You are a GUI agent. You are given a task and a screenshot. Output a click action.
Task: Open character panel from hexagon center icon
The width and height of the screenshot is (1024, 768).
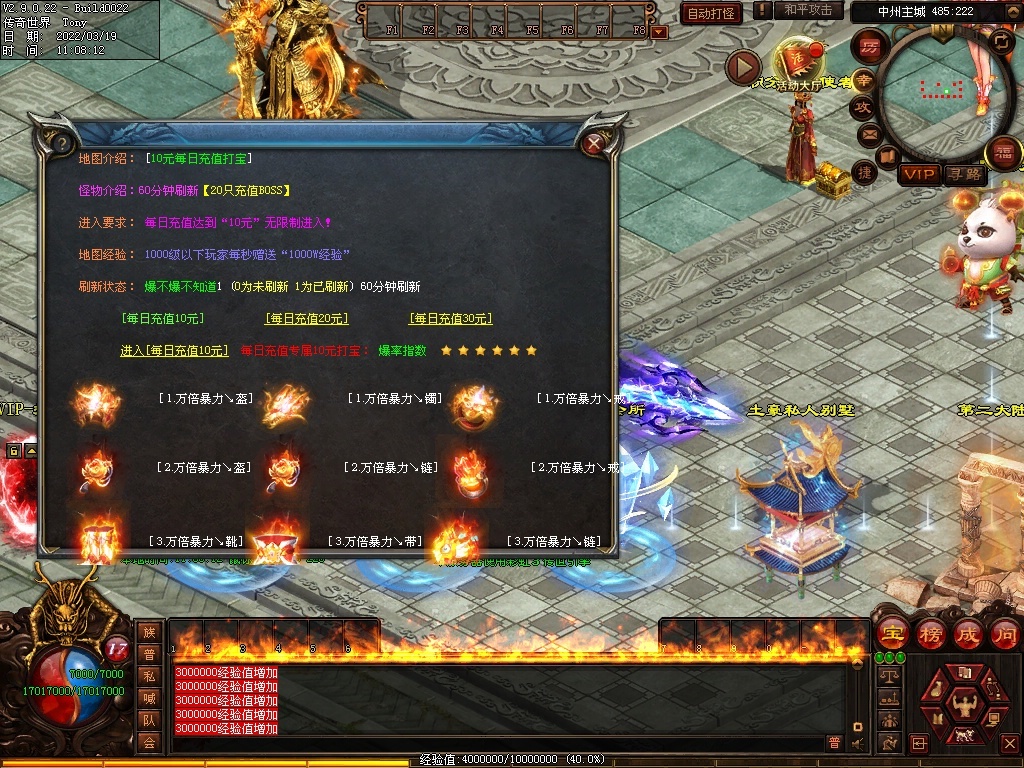click(x=964, y=698)
